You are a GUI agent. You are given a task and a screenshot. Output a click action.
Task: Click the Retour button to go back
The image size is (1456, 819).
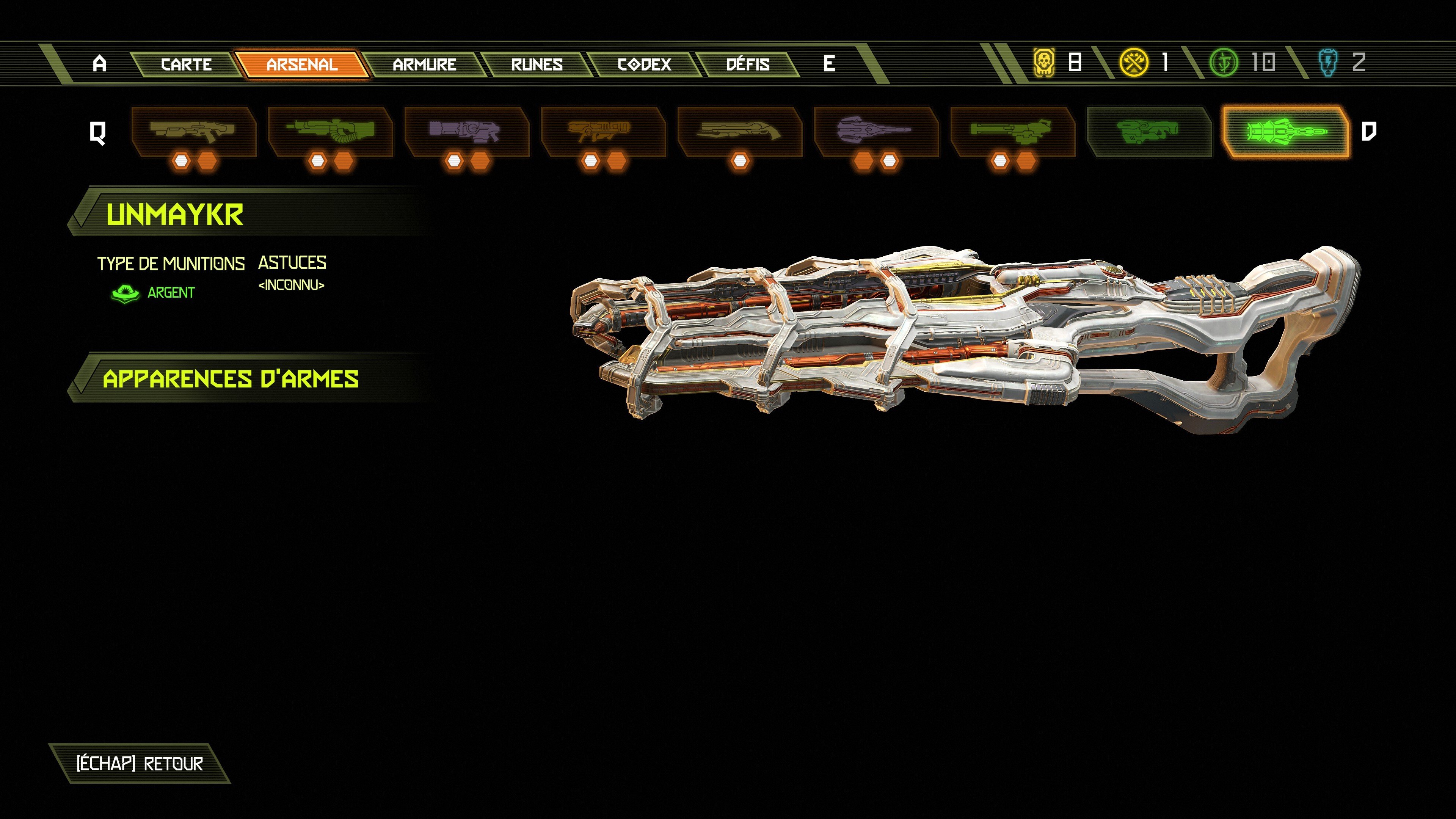point(140,764)
